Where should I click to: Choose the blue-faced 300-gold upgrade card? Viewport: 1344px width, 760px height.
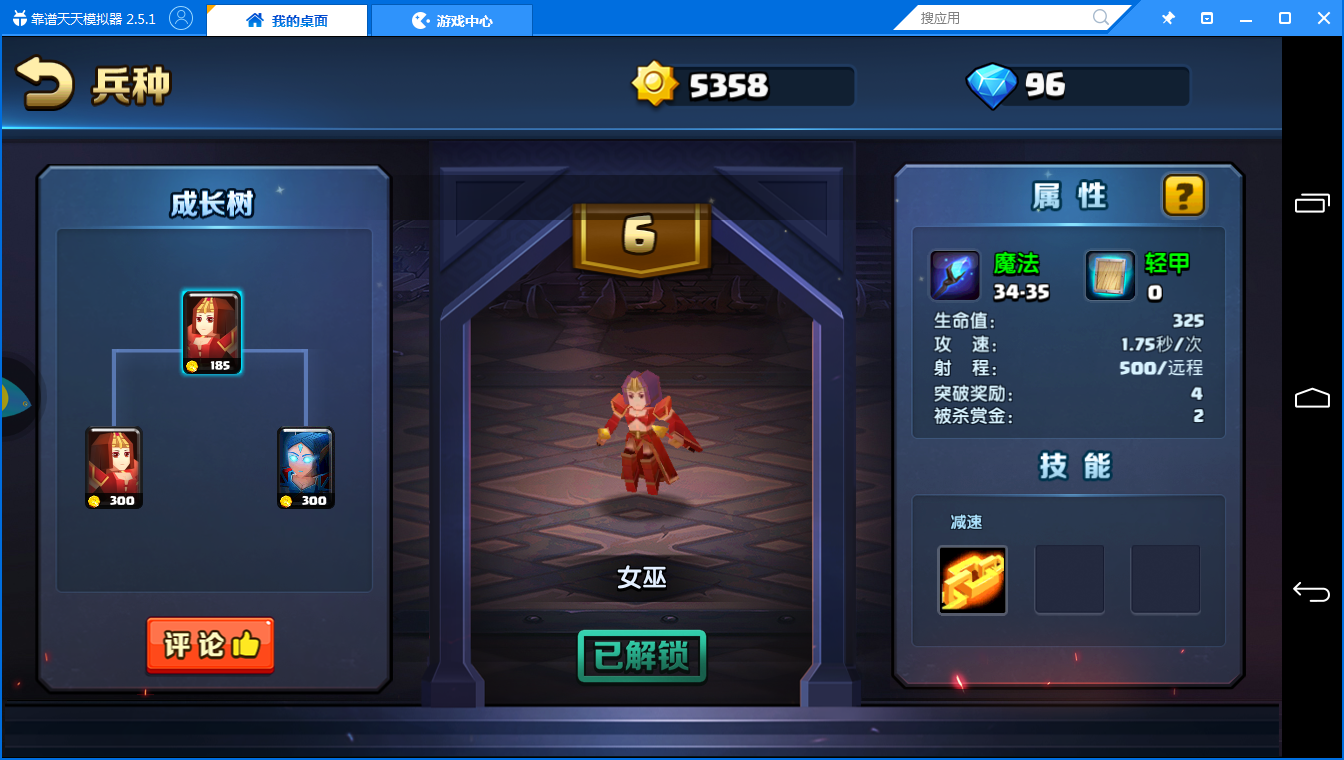pyautogui.click(x=305, y=468)
